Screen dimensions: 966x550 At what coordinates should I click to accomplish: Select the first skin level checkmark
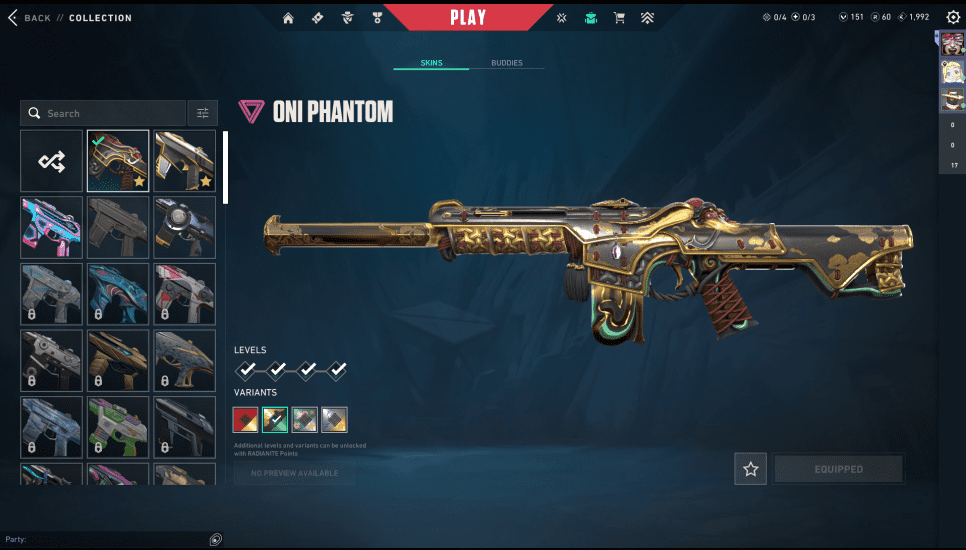[246, 371]
